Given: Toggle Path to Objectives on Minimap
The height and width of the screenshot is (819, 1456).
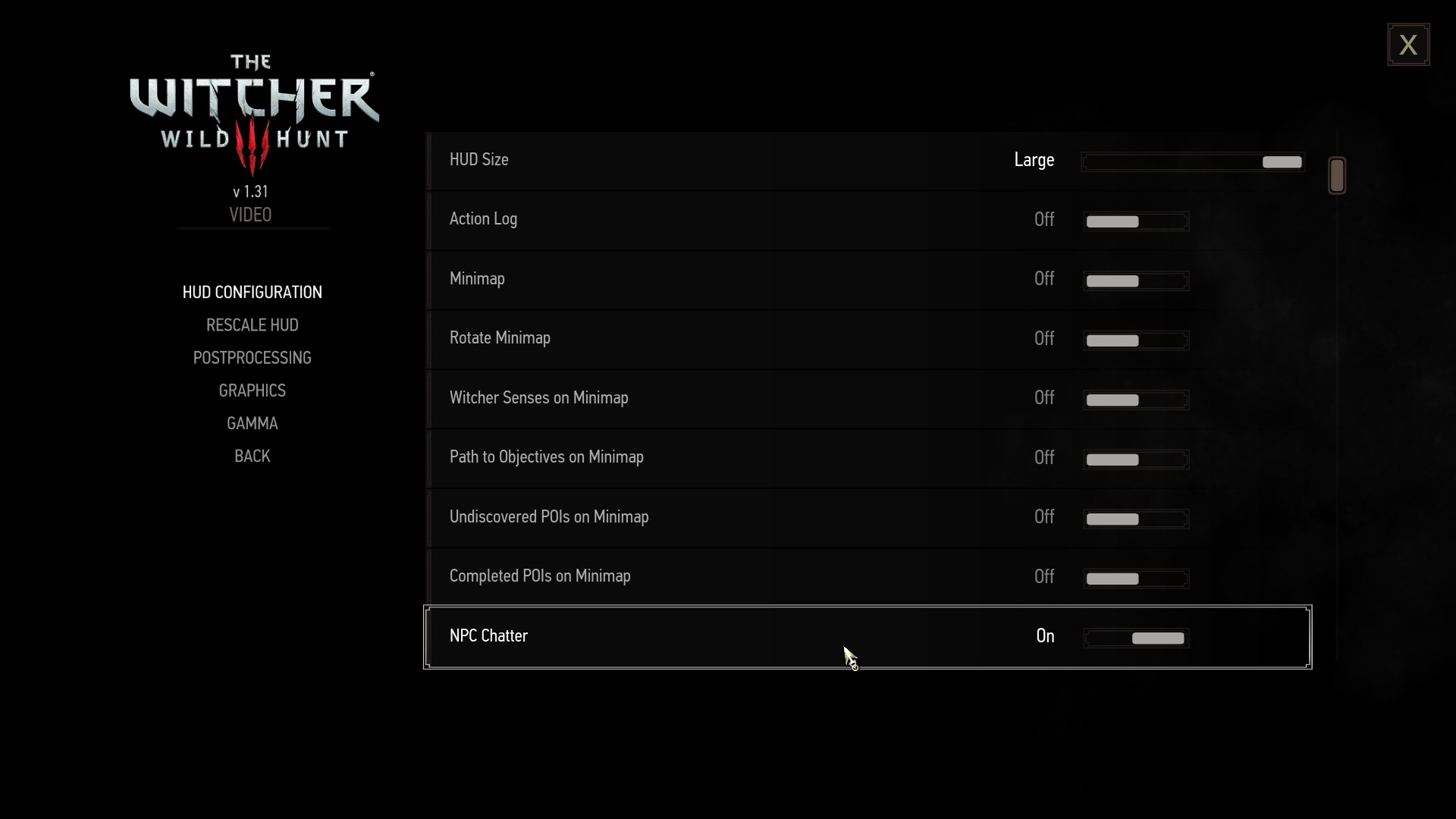Looking at the screenshot, I should [1135, 459].
